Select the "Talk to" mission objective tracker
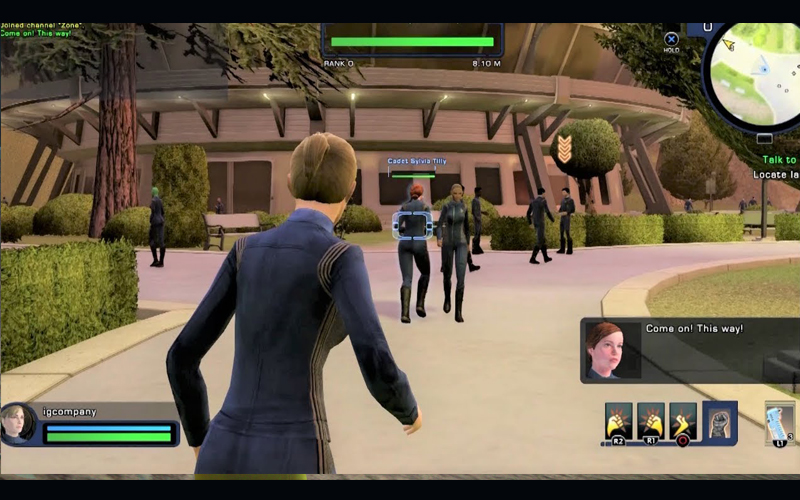This screenshot has width=800, height=500. click(780, 160)
